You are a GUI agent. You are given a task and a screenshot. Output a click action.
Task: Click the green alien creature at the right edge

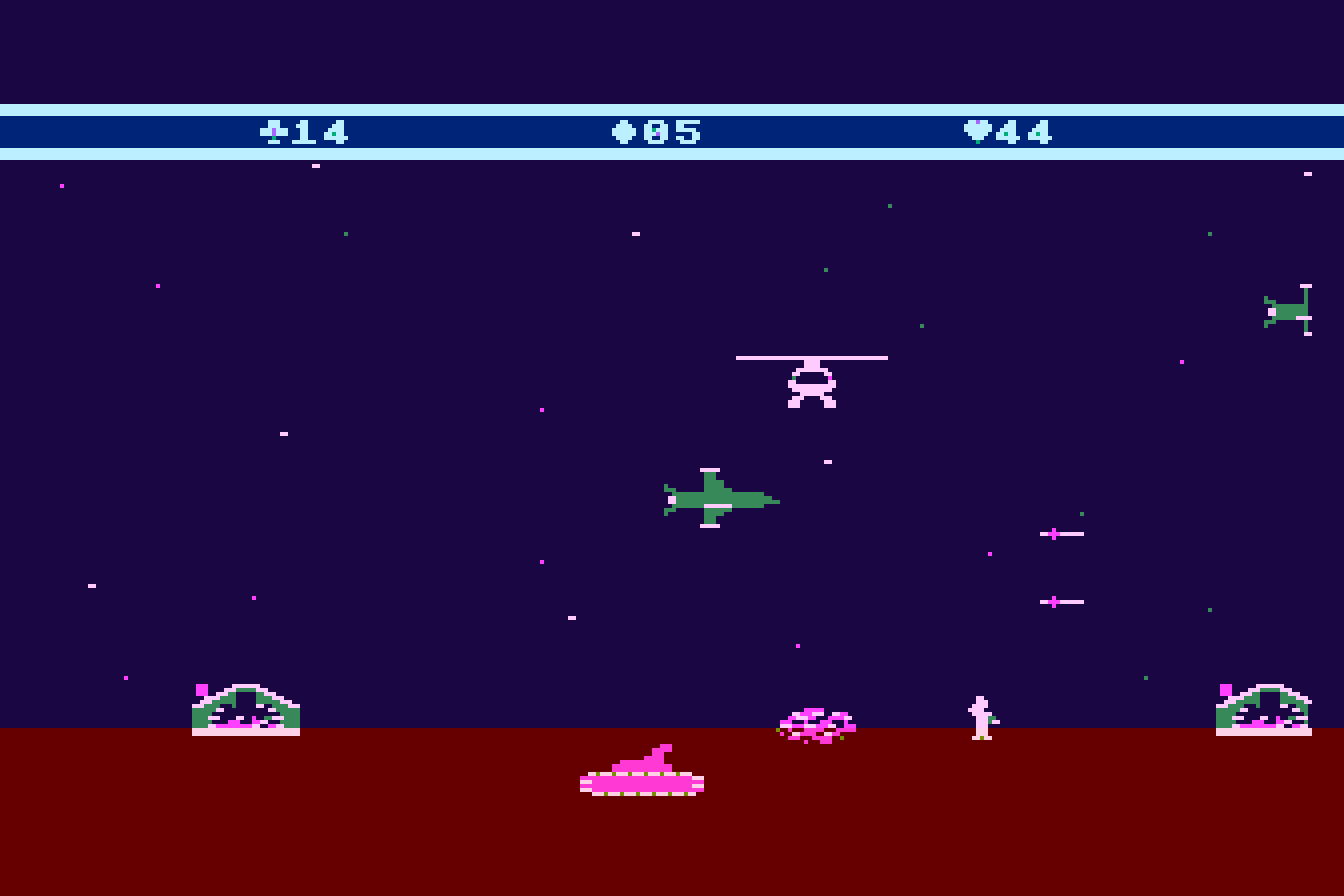1289,311
